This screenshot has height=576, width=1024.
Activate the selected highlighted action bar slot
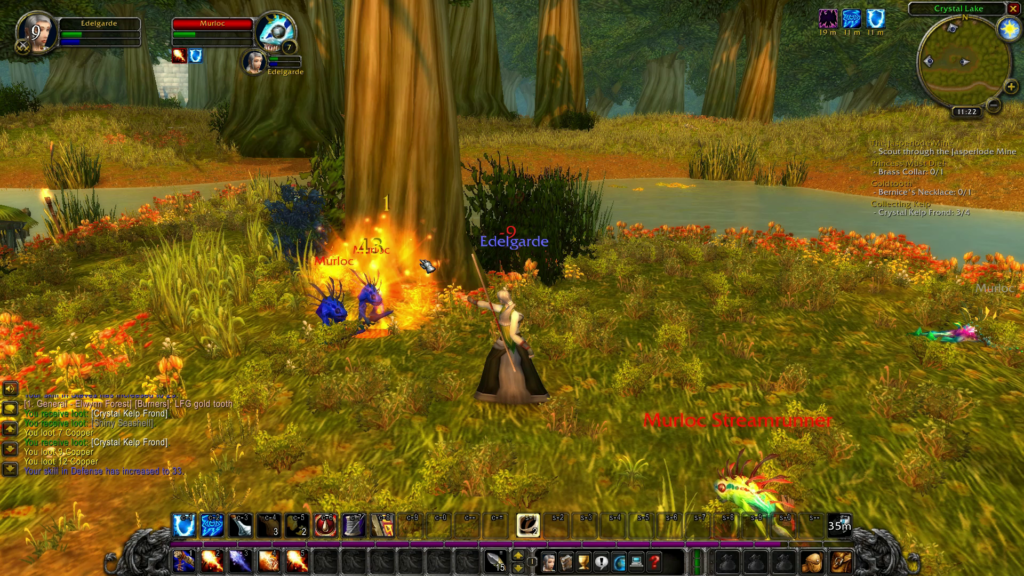528,524
